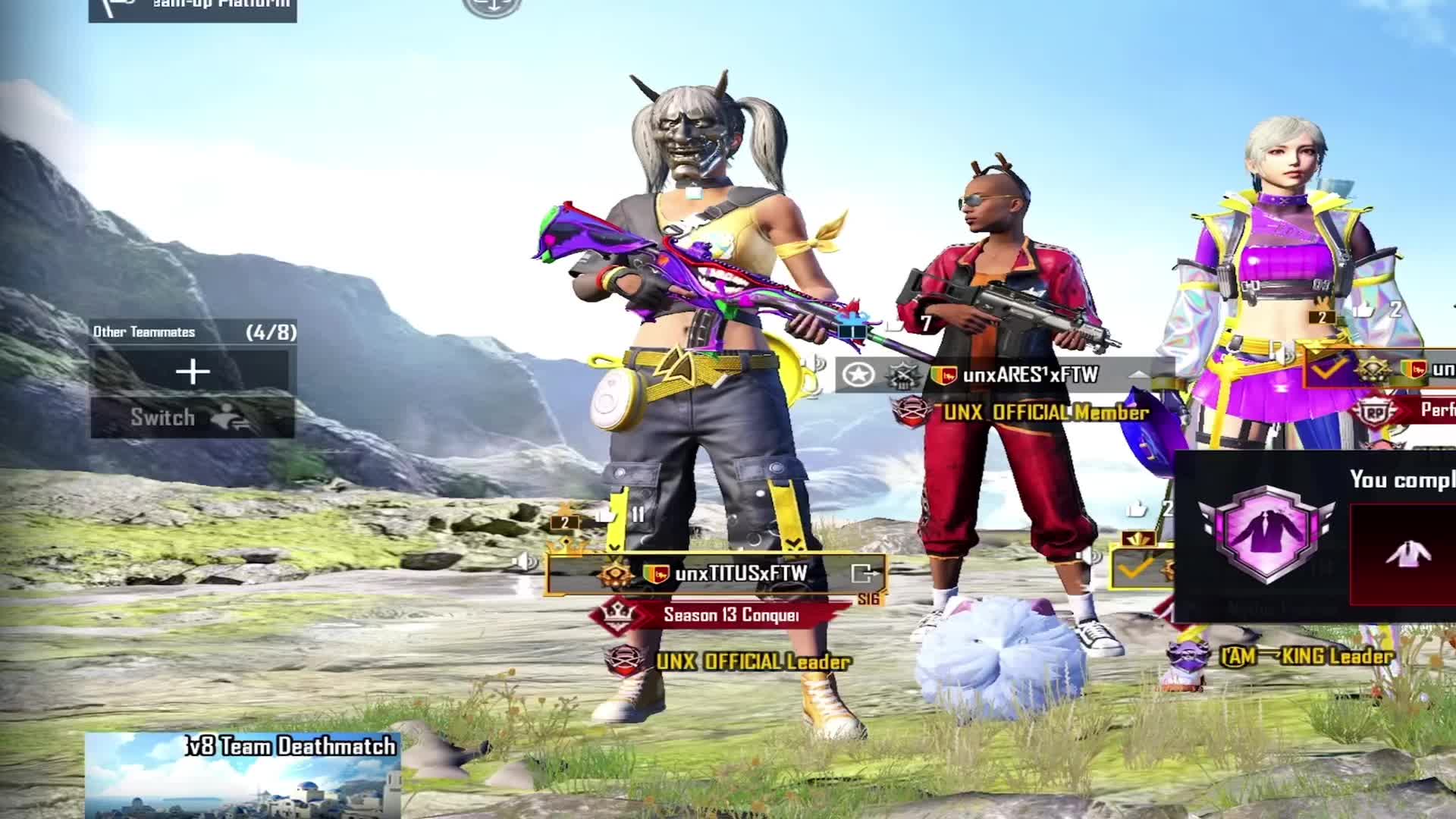Add a teammate with the plus button

(193, 372)
